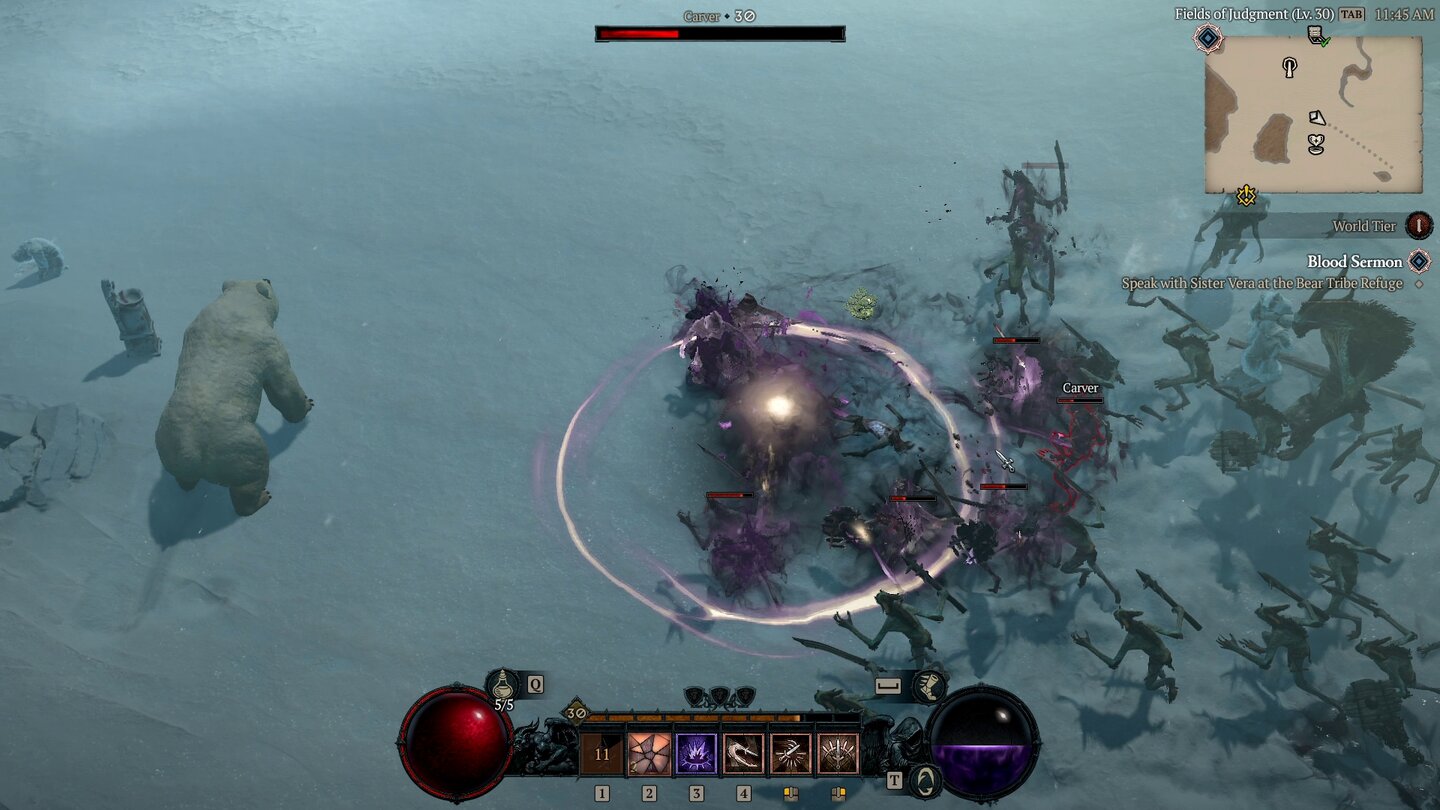The image size is (1440, 810).
Task: Select the Blood Sermon quest tracker
Action: (x=1355, y=262)
